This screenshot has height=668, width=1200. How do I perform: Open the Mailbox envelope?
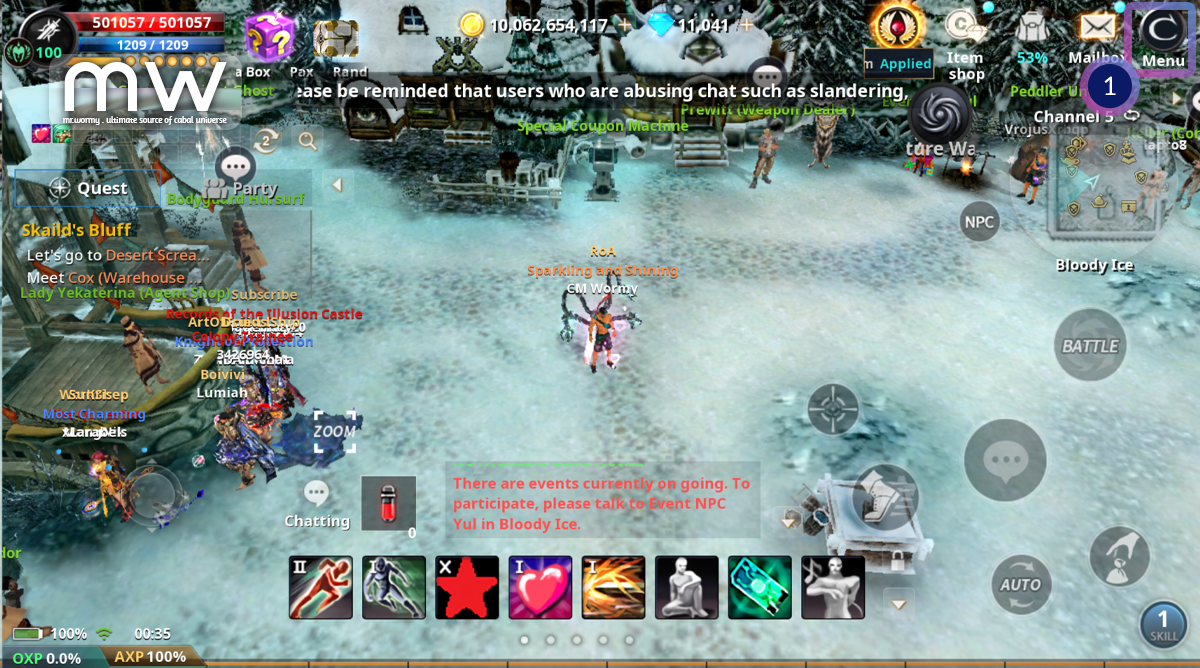point(1097,28)
